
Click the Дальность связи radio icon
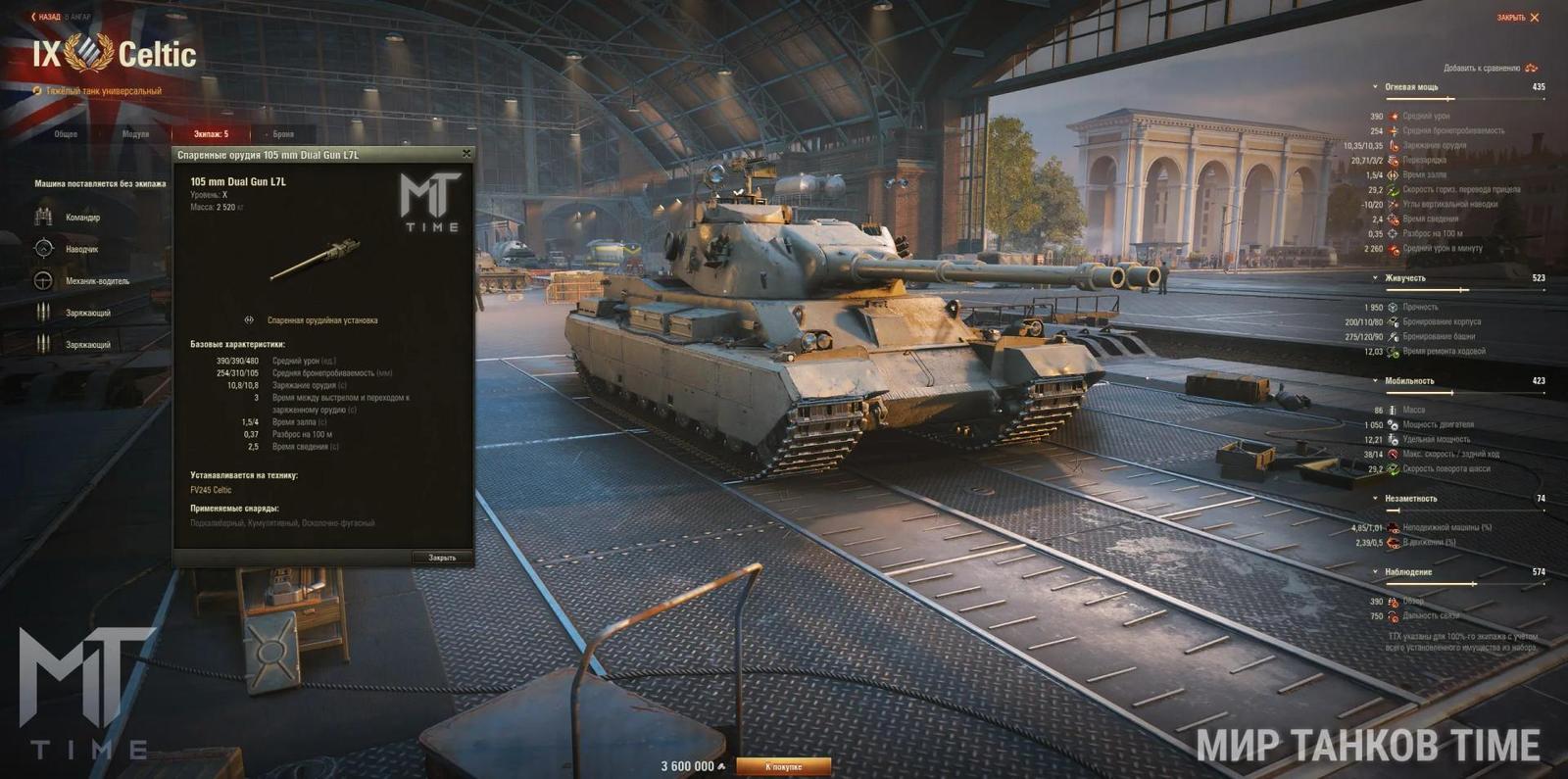coord(1394,615)
